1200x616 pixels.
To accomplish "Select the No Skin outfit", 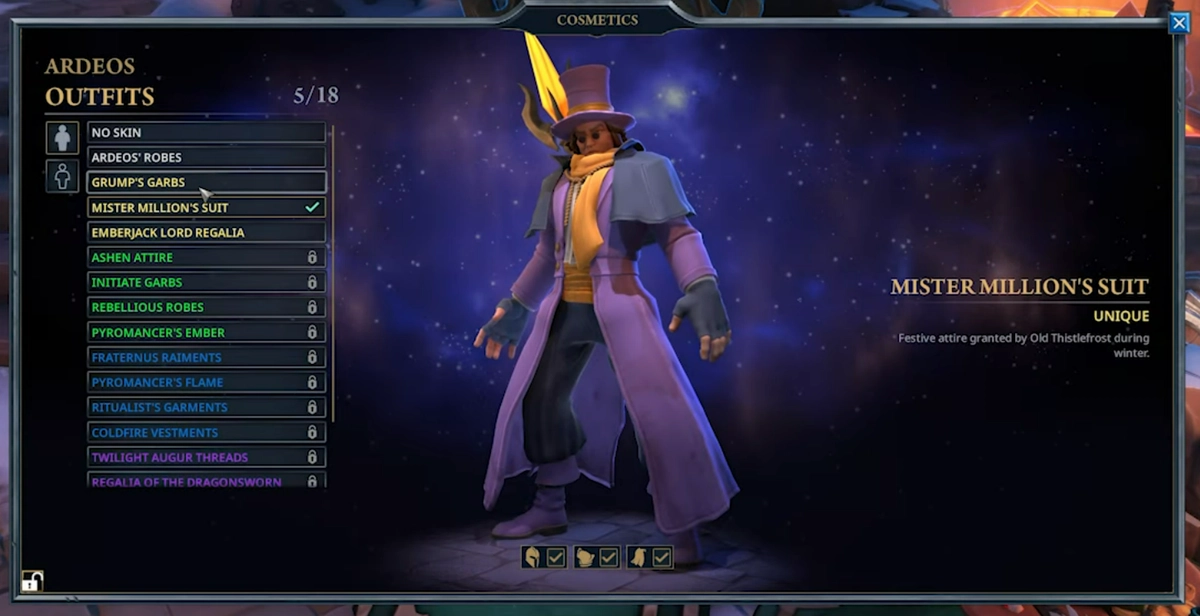I will [x=206, y=132].
